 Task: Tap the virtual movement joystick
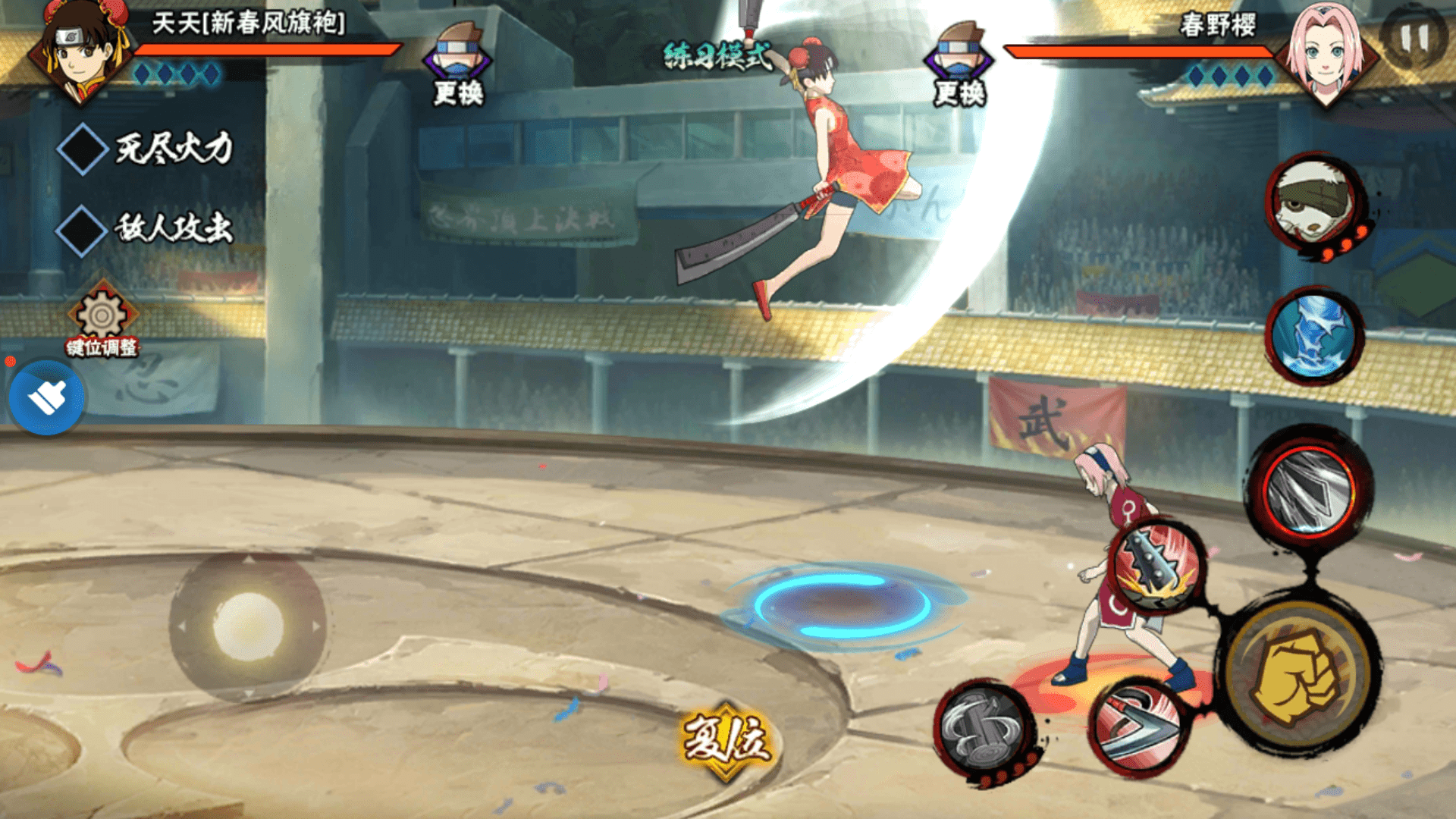248,626
